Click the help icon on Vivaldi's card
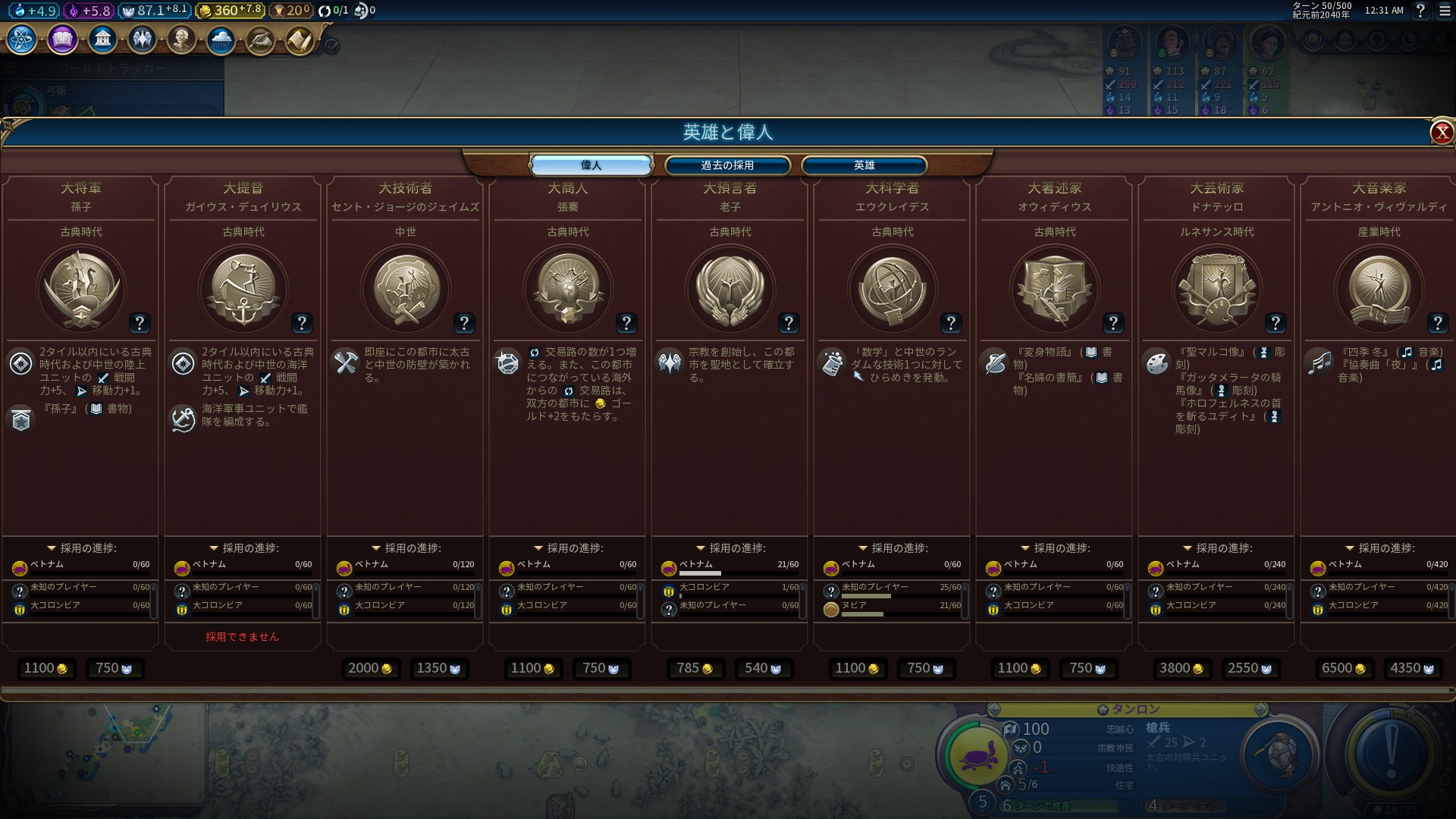The image size is (1456, 819). [x=1438, y=323]
